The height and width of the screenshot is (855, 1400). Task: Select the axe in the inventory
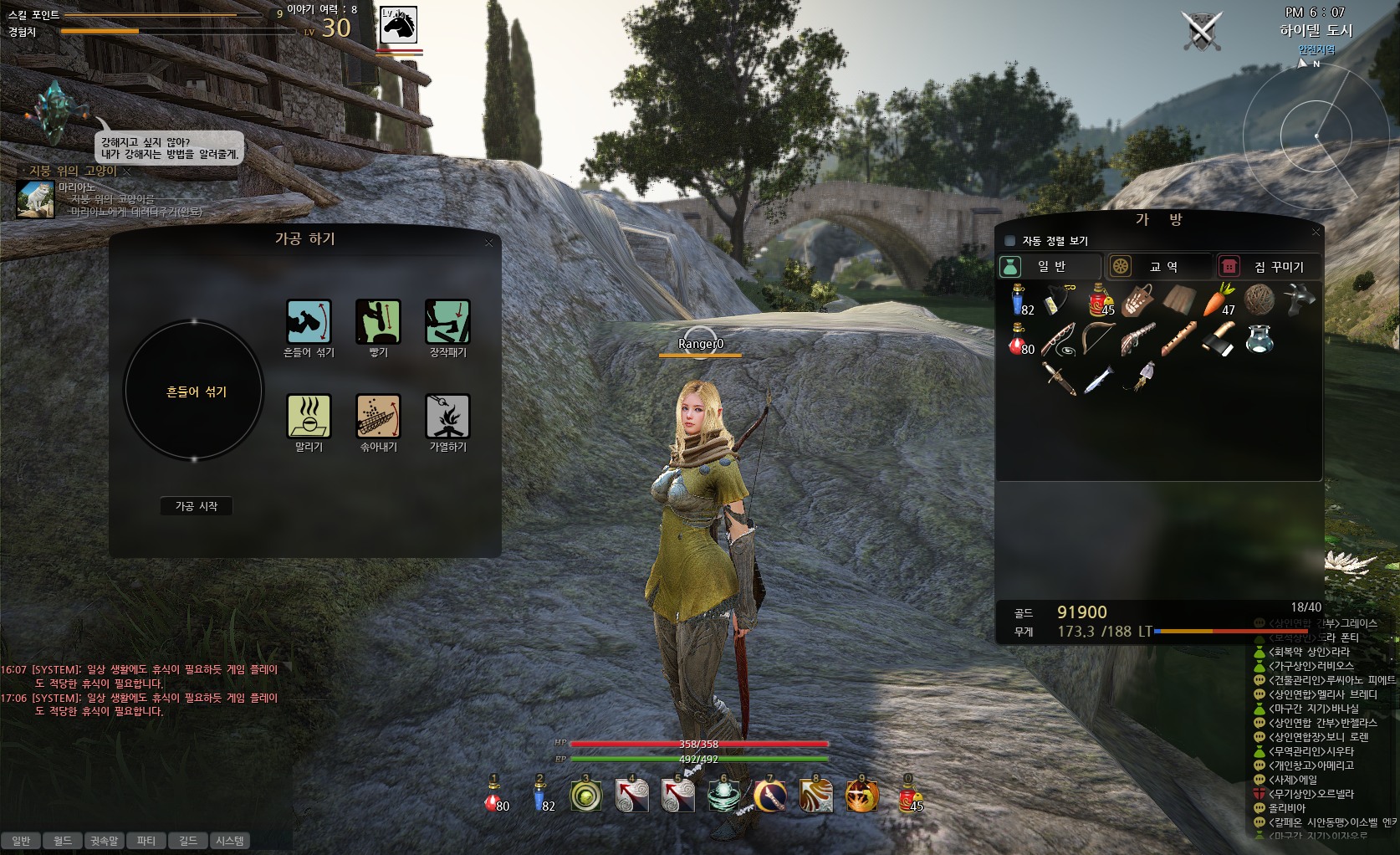1219,340
